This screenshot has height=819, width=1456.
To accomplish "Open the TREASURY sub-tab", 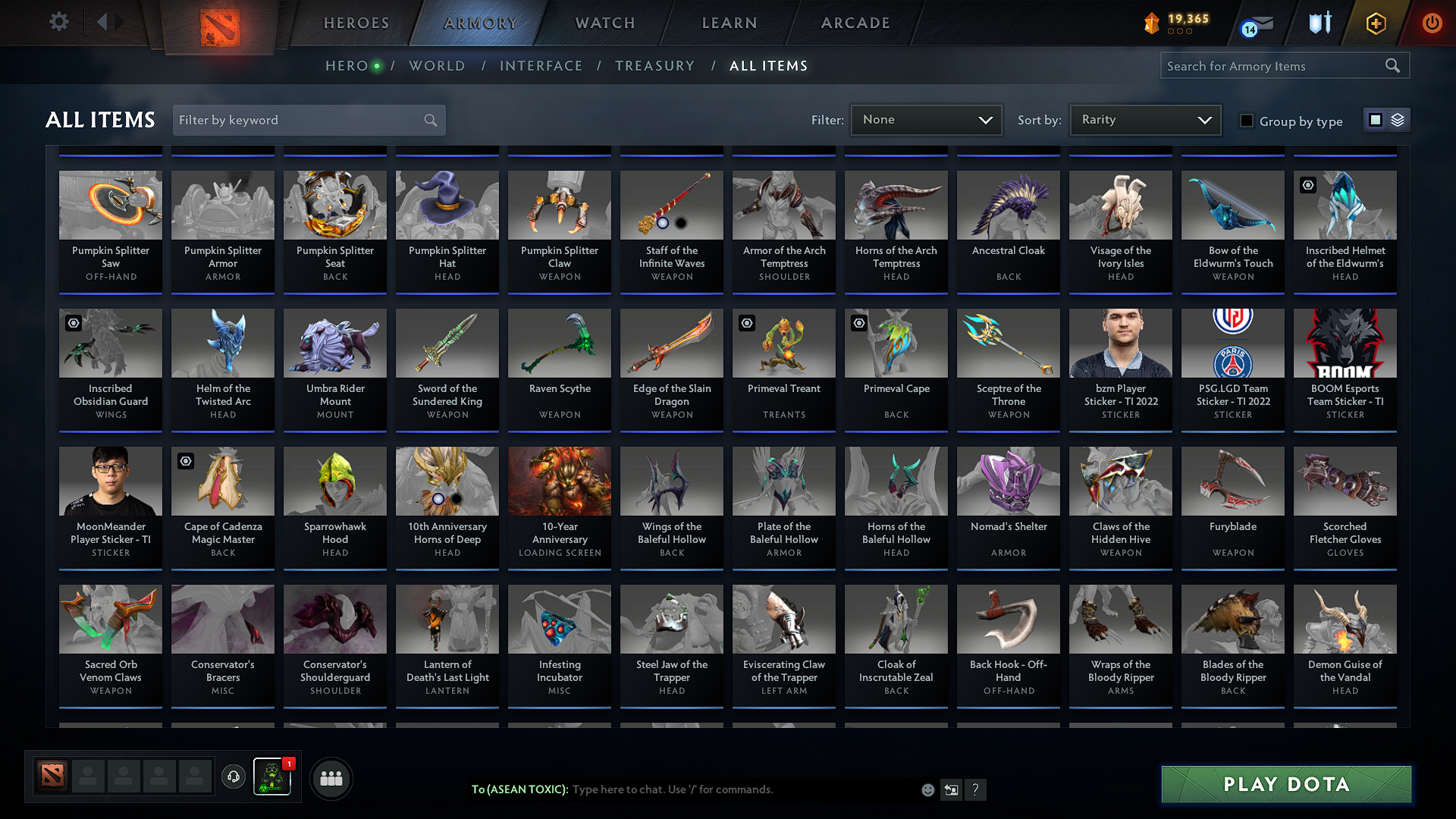I will click(655, 66).
